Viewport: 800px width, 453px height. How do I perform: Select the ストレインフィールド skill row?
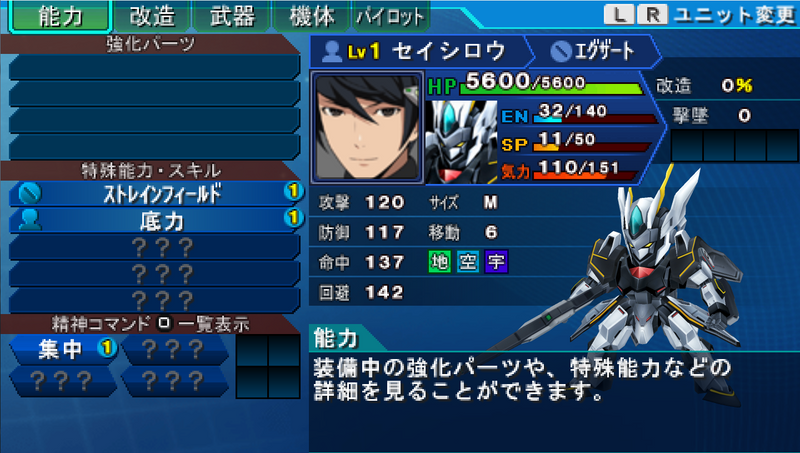(154, 192)
